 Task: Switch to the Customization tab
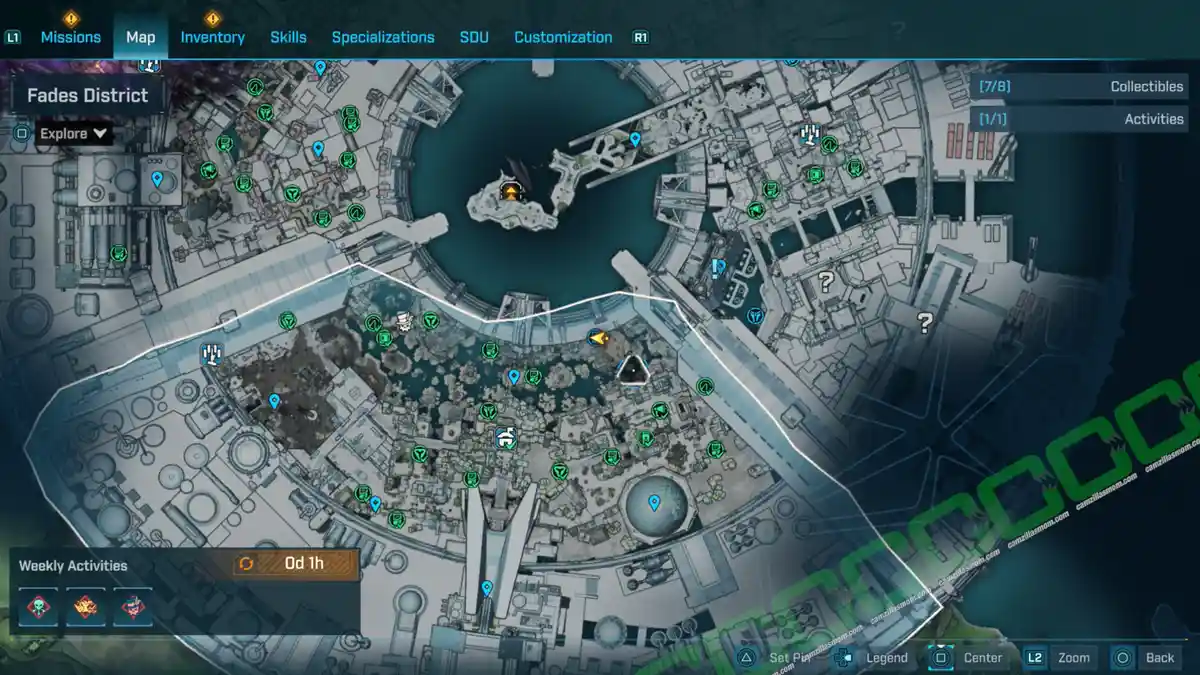(x=563, y=37)
